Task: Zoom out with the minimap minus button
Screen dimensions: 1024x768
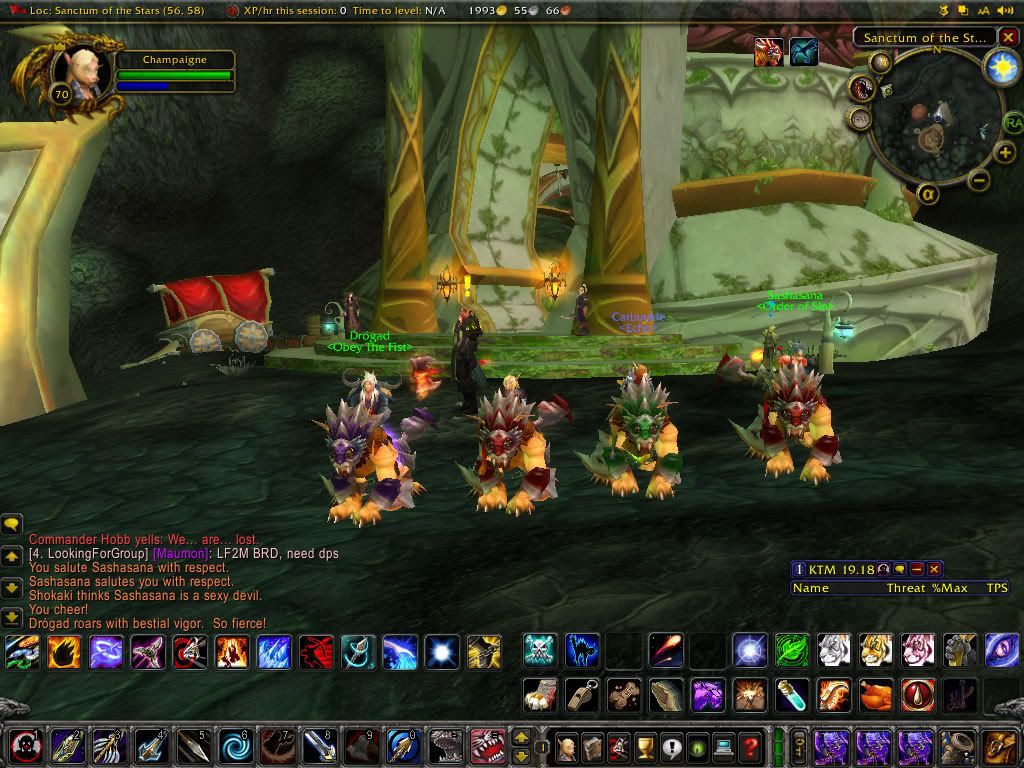Action: pyautogui.click(x=980, y=181)
